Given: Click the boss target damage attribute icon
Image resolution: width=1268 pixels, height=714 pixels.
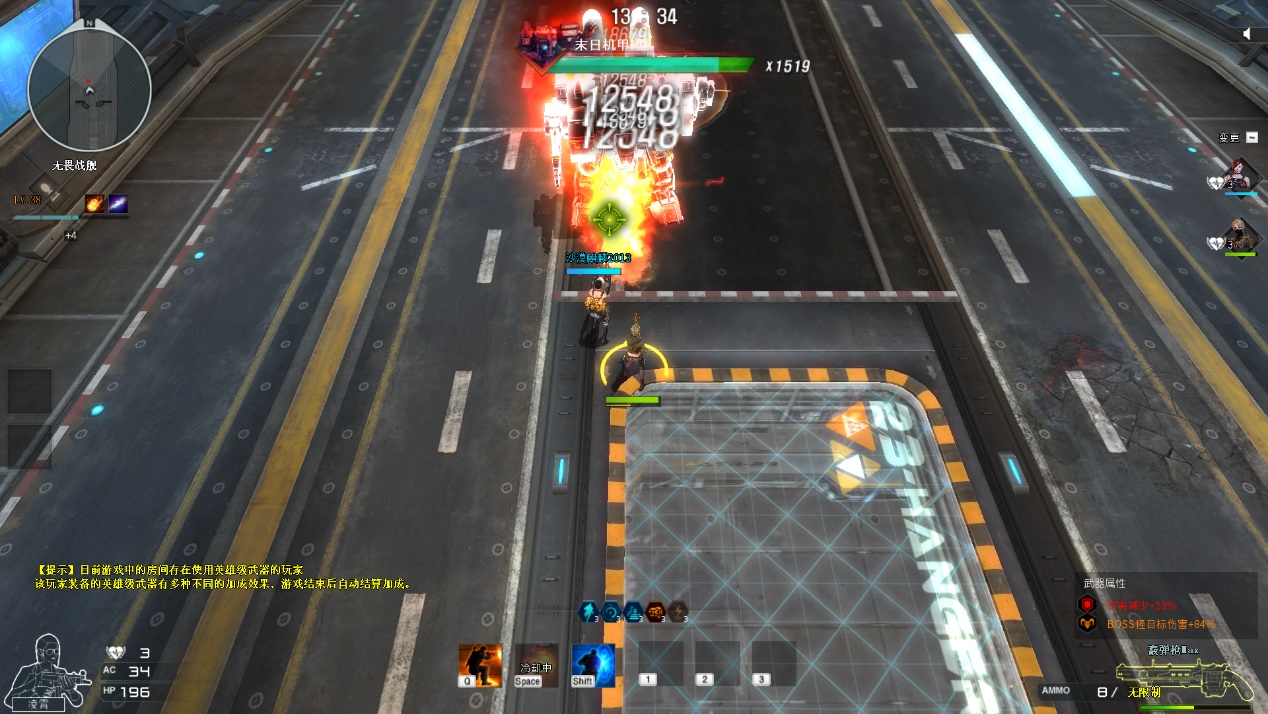Looking at the screenshot, I should point(1087,624).
